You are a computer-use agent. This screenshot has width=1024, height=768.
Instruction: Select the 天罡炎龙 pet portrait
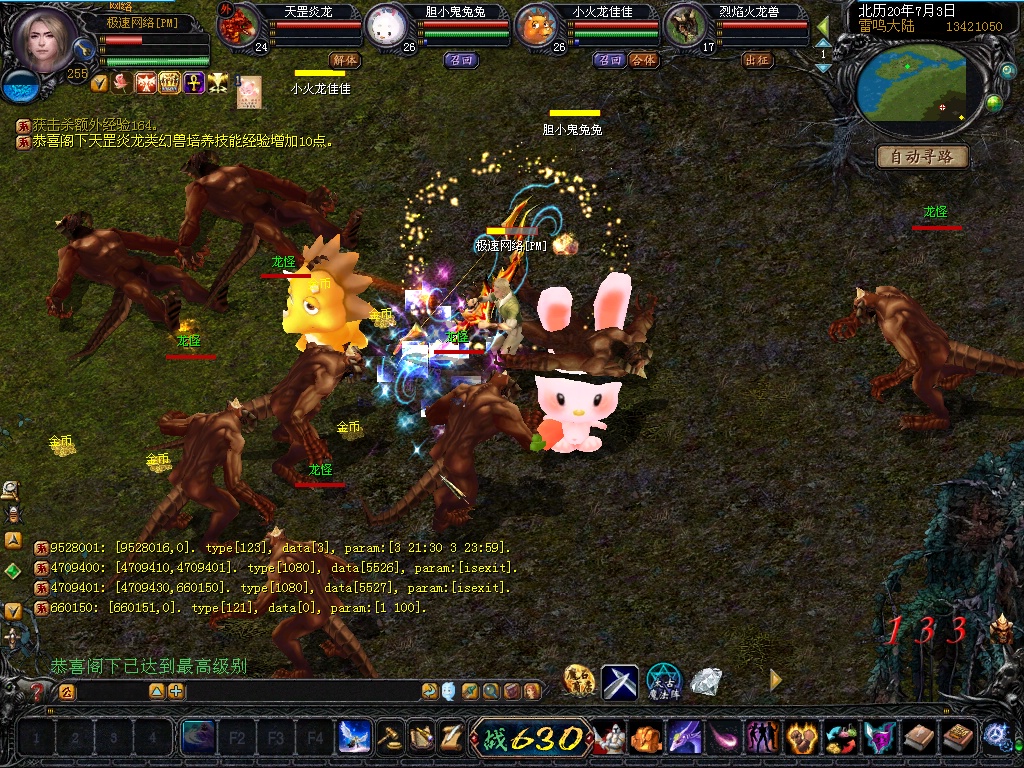click(x=237, y=26)
